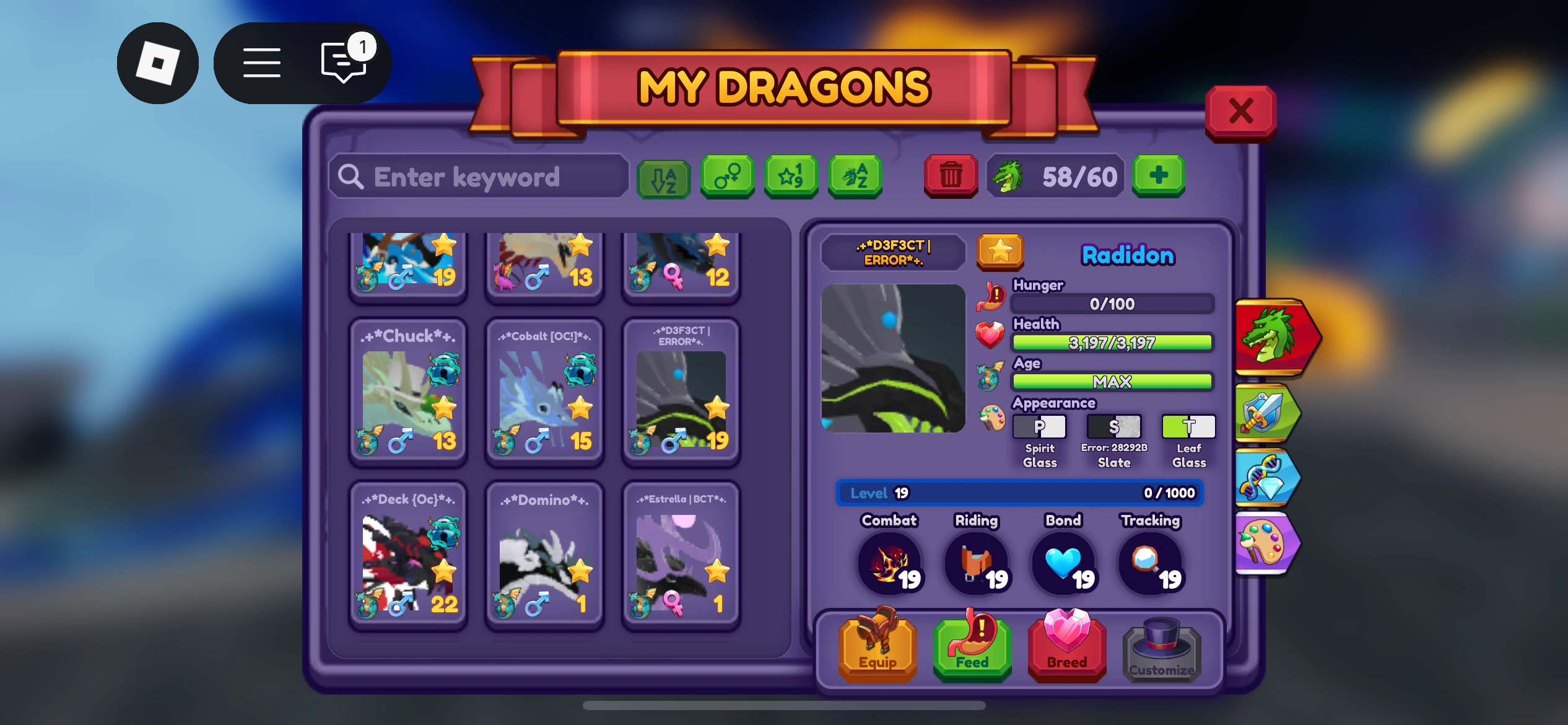Filter dragons by gender
This screenshot has width=1568, height=725.
pyautogui.click(x=728, y=178)
